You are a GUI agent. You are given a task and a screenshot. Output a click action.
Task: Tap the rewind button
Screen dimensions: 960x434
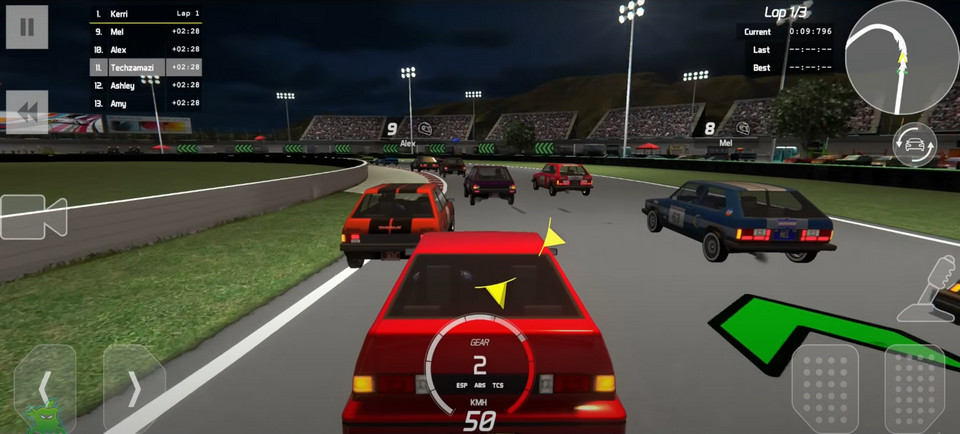[27, 112]
